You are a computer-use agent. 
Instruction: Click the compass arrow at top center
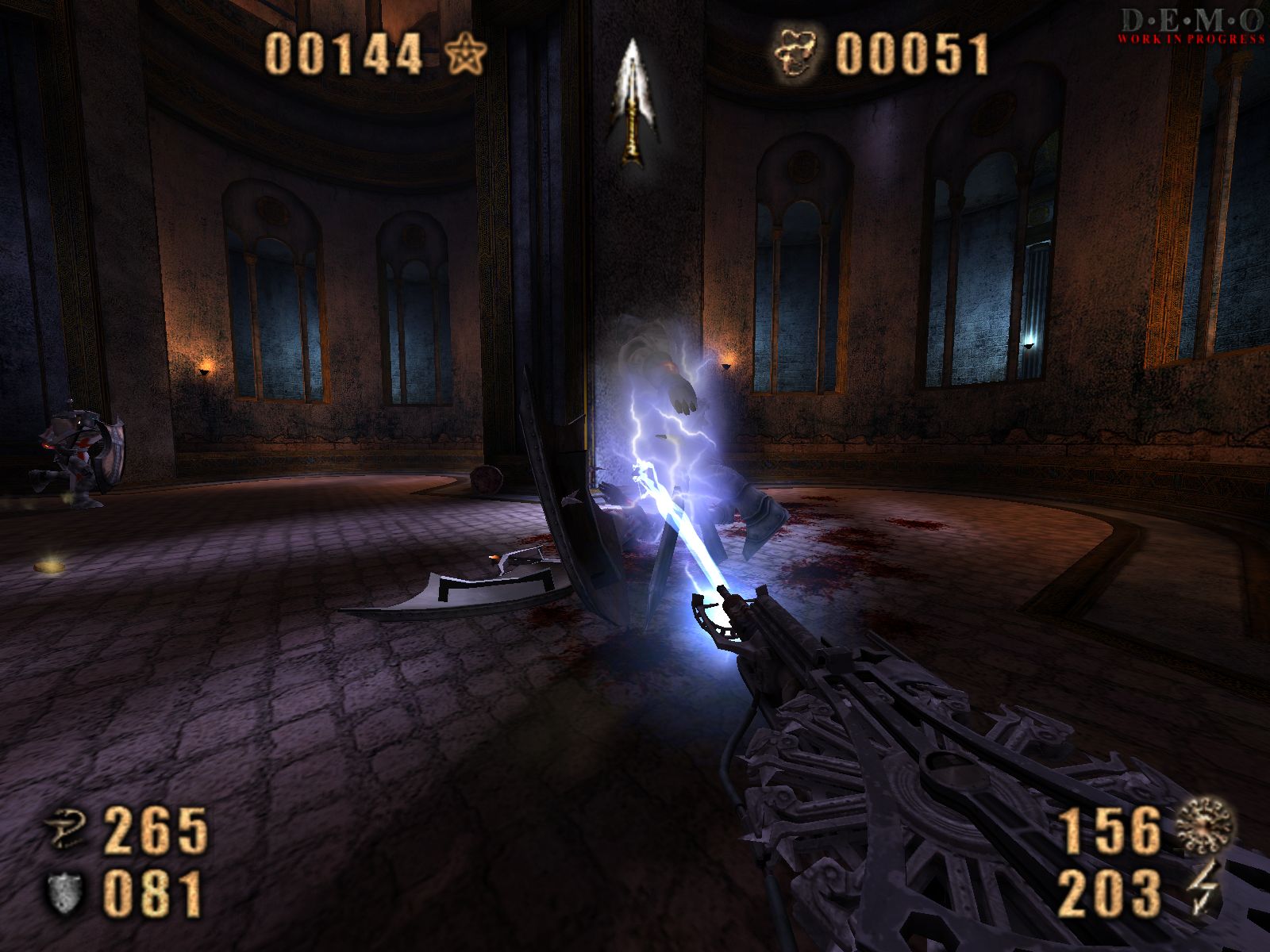click(x=631, y=102)
